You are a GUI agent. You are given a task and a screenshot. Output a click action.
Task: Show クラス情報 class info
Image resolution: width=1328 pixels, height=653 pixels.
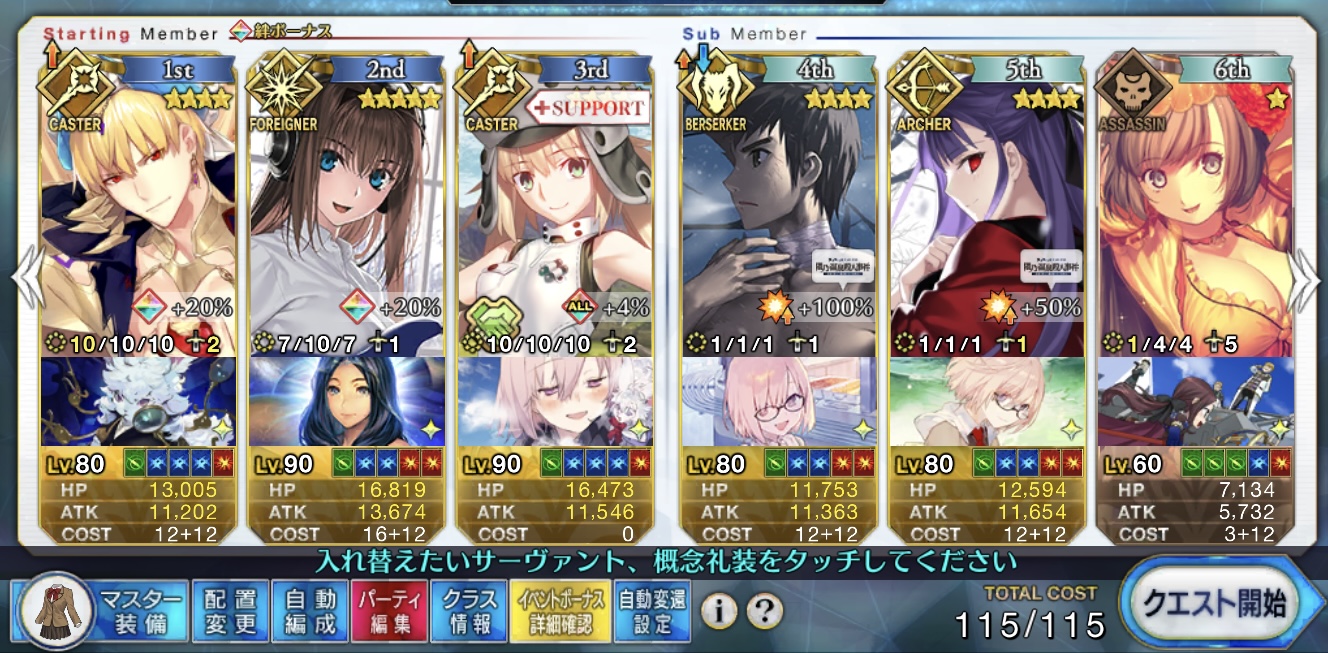(x=469, y=611)
